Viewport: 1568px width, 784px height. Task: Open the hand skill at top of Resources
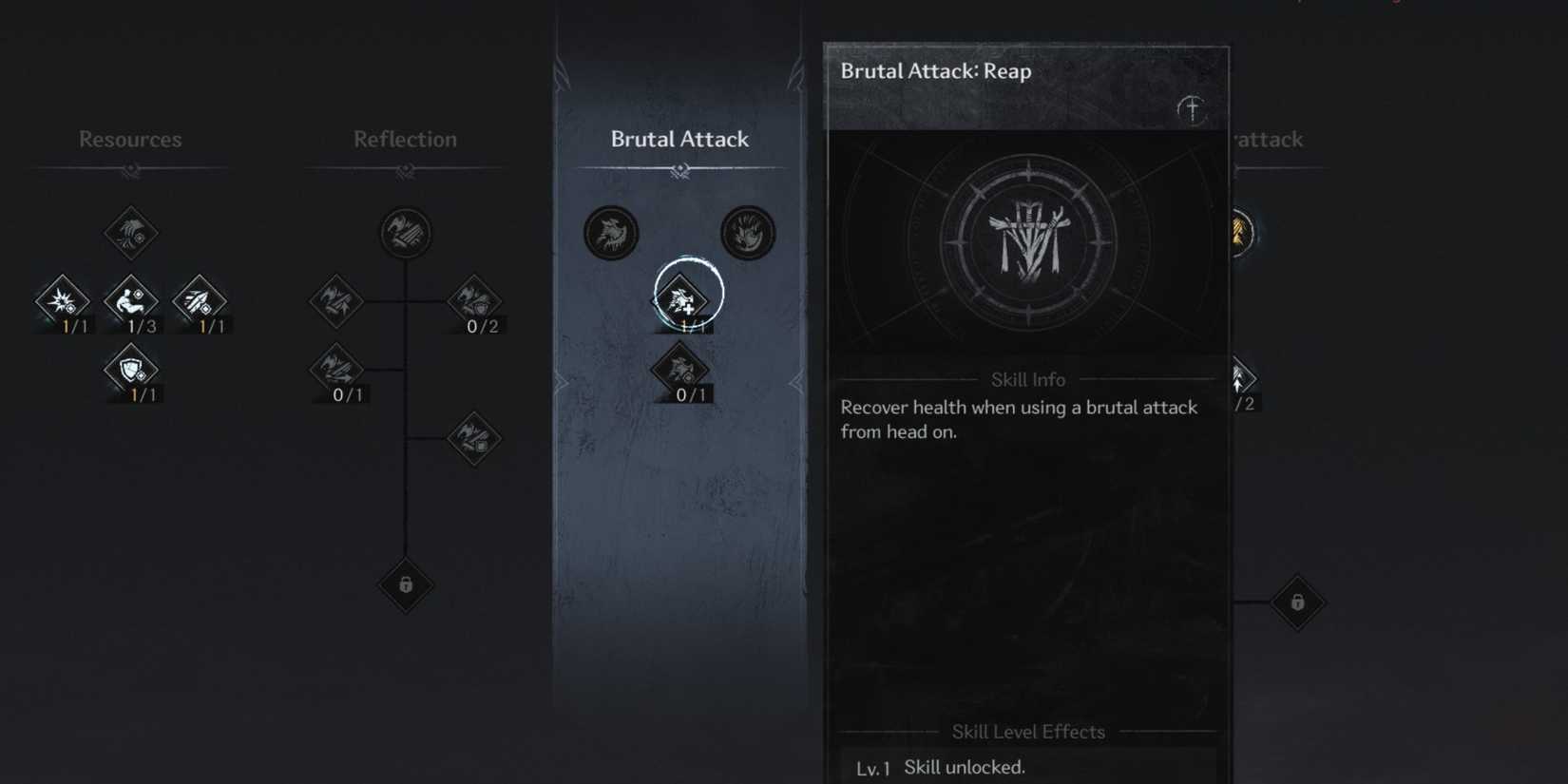click(131, 232)
